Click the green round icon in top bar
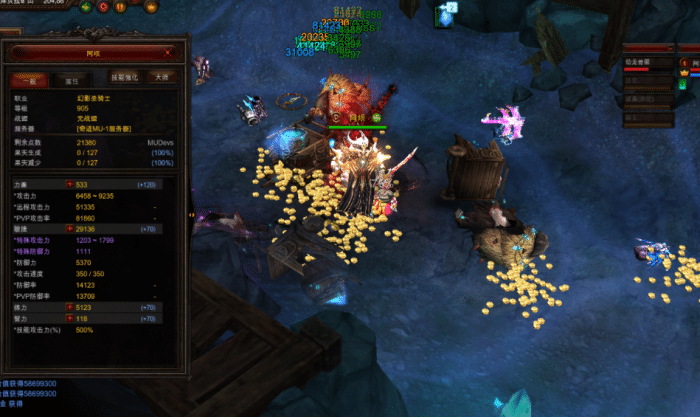Image resolution: width=700 pixels, height=417 pixels. [x=84, y=6]
